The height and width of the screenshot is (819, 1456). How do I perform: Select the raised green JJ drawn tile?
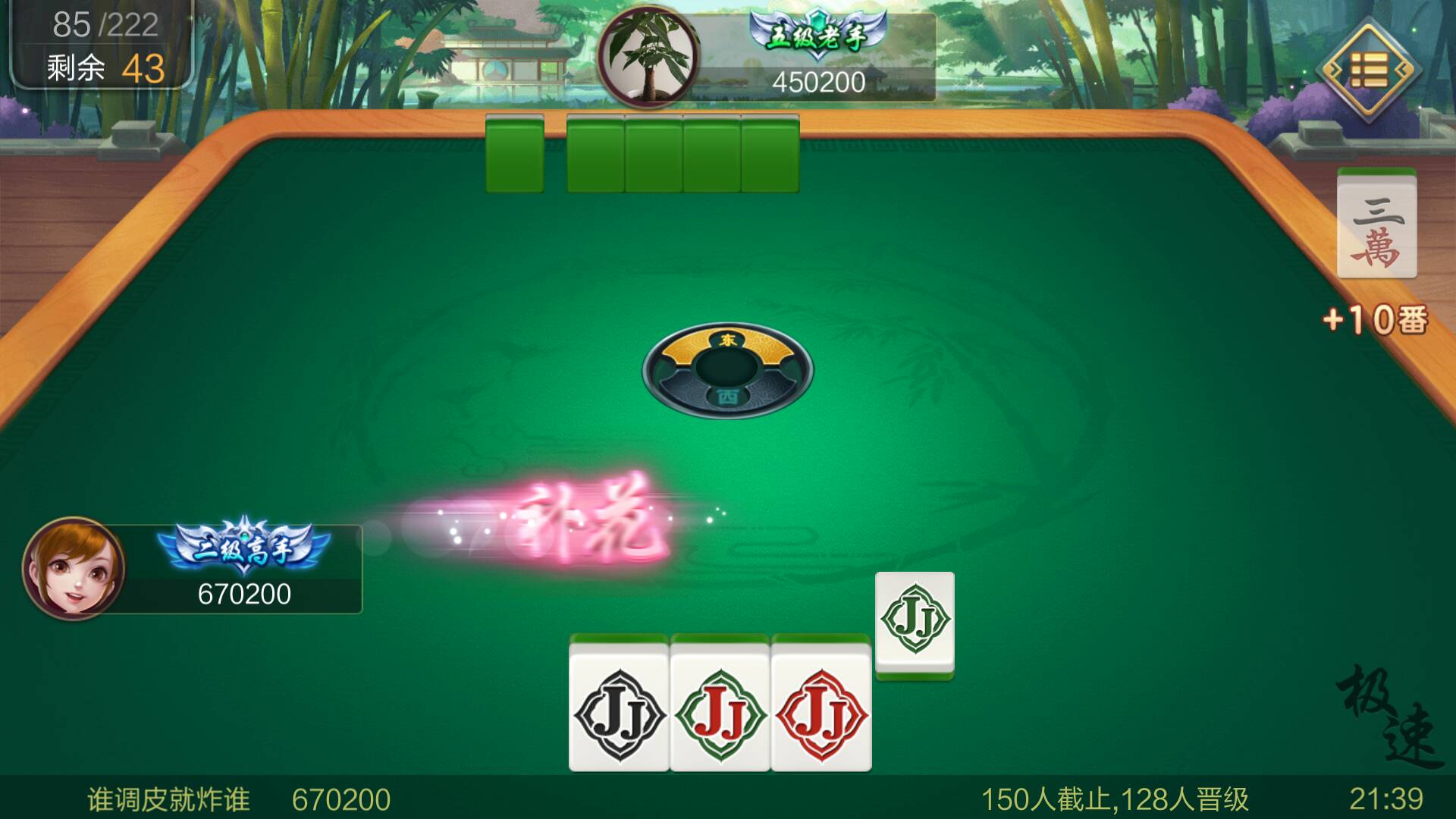[x=915, y=622]
